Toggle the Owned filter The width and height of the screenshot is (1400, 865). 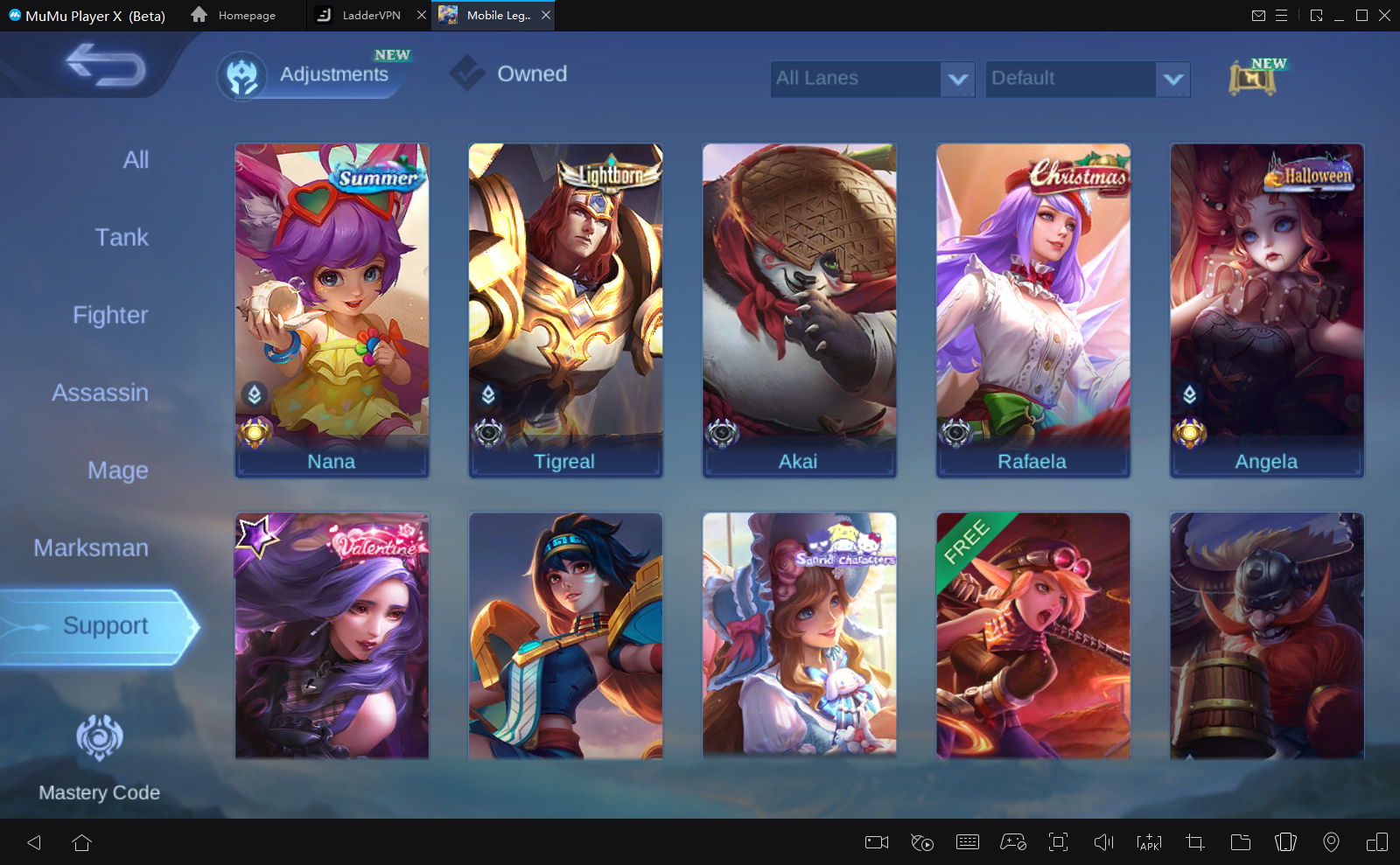pyautogui.click(x=510, y=74)
